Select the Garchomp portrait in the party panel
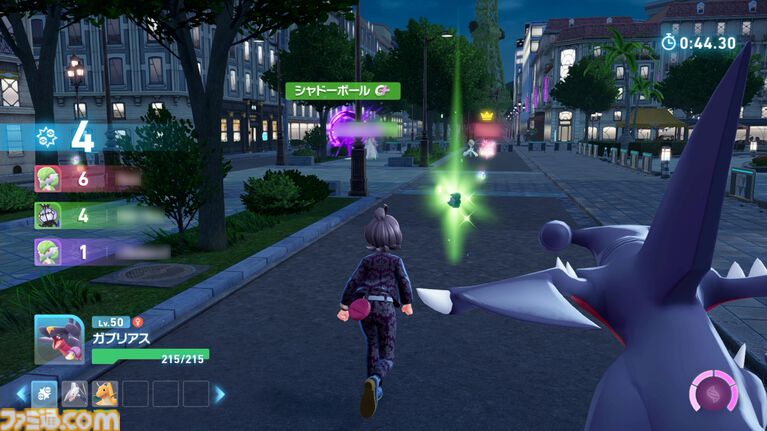This screenshot has height=431, width=767. coord(59,340)
